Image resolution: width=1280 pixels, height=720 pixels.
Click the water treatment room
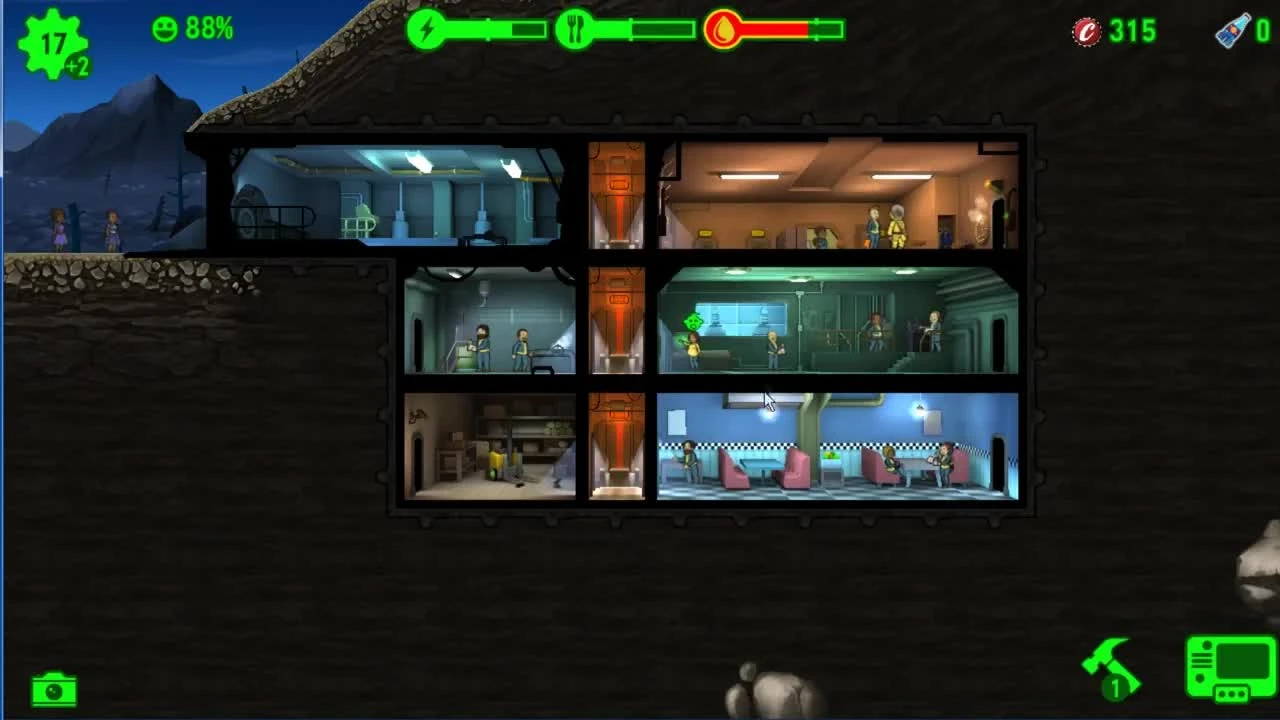(x=840, y=320)
